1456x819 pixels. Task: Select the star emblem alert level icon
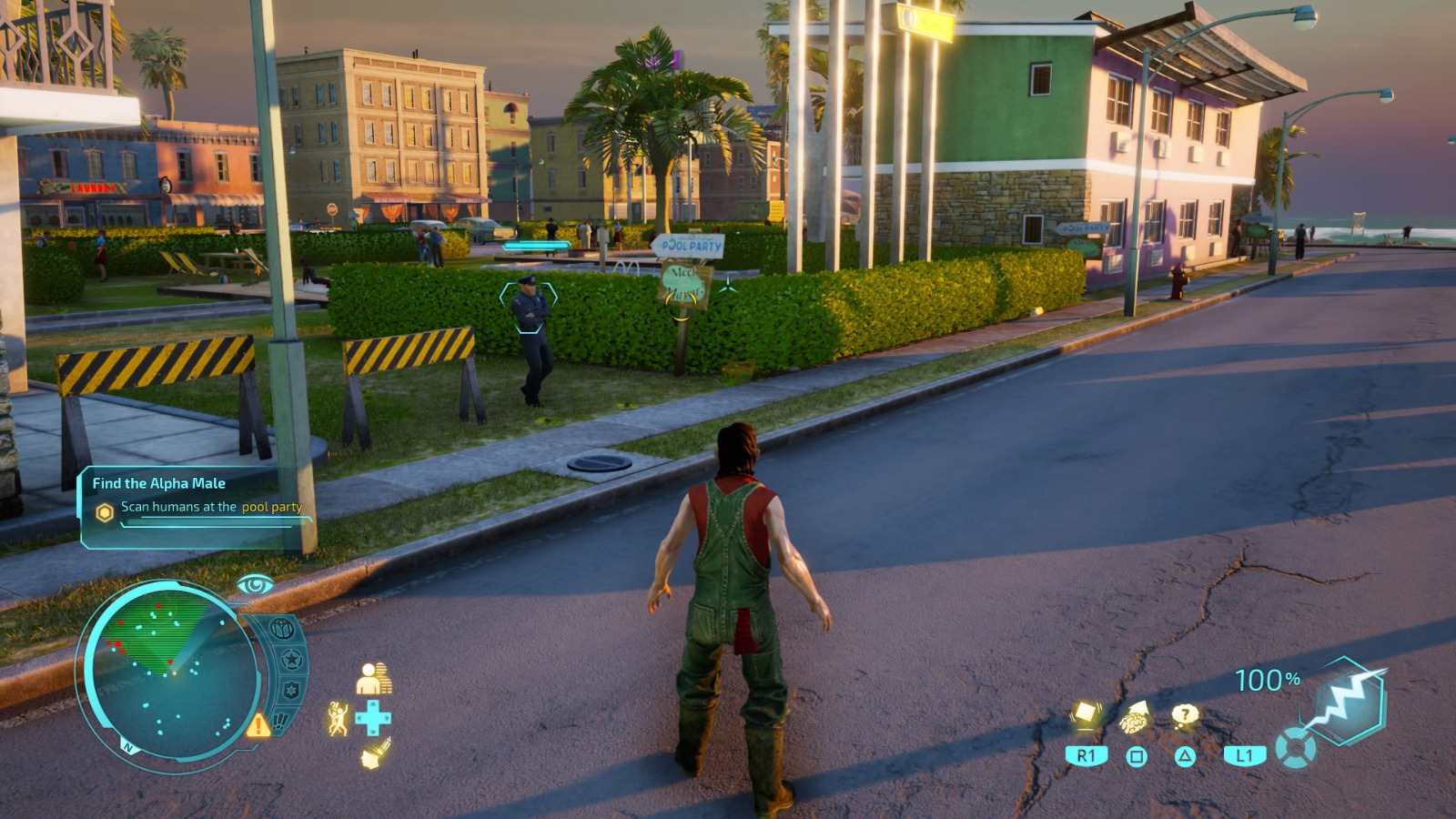291,658
